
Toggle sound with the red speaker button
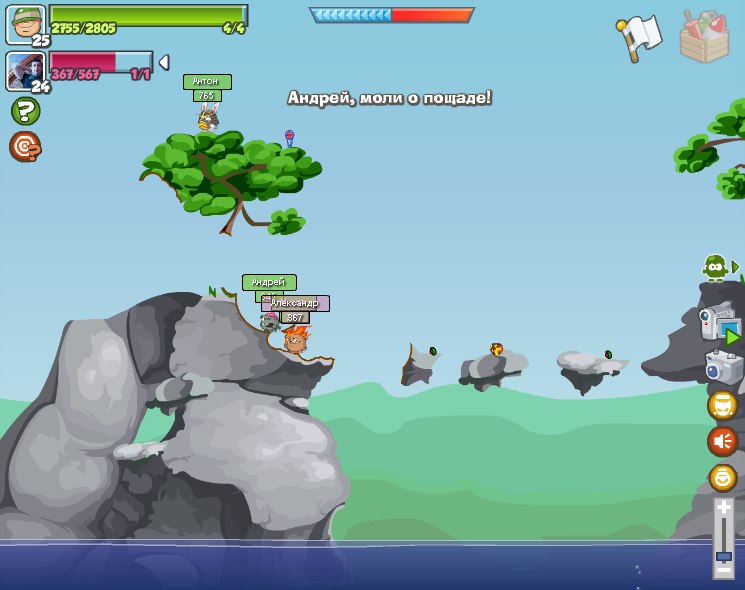[722, 441]
